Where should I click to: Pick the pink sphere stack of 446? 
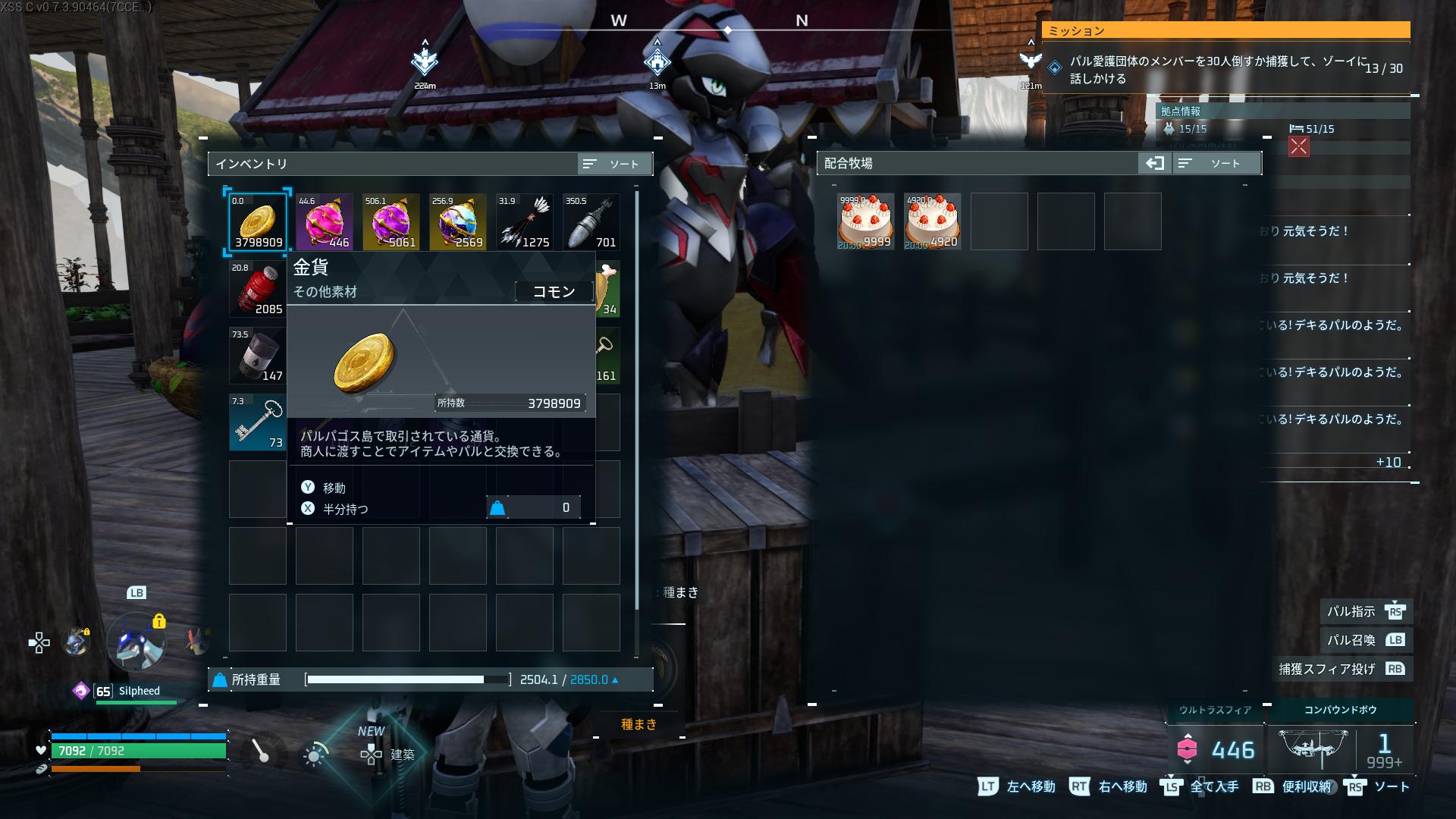point(325,221)
